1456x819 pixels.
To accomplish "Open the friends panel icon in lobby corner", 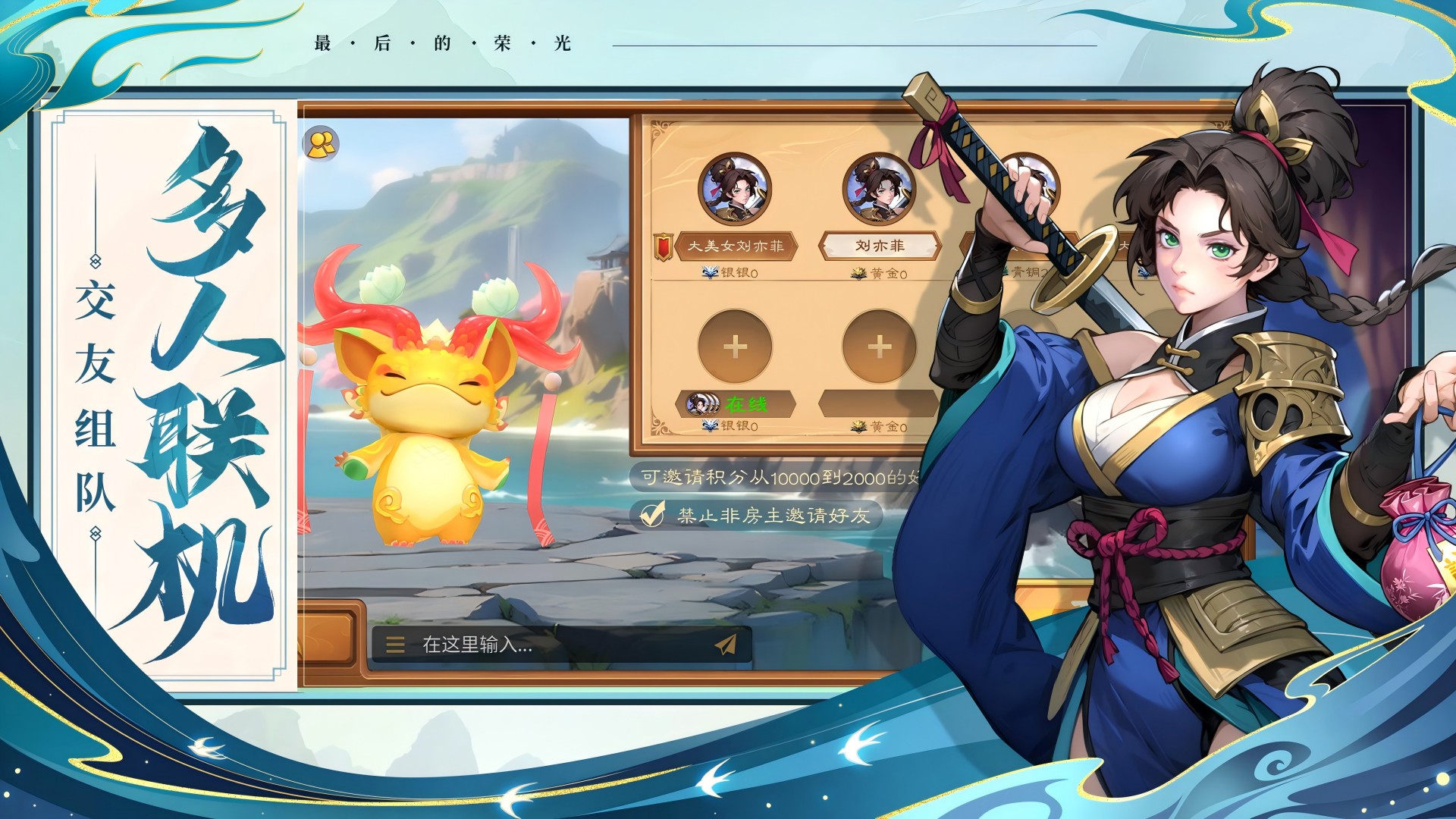I will coord(322,143).
